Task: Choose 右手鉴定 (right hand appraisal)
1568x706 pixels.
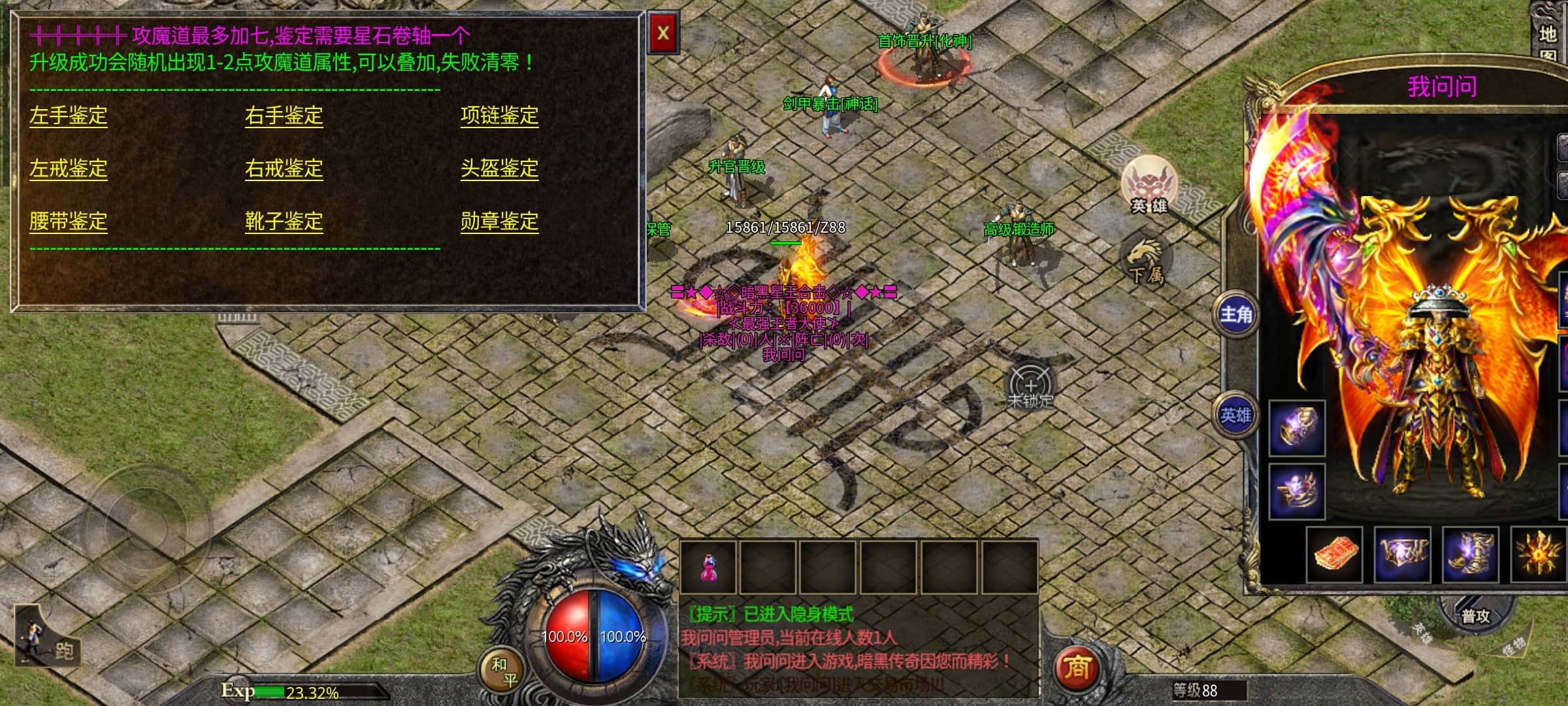Action: click(x=284, y=116)
